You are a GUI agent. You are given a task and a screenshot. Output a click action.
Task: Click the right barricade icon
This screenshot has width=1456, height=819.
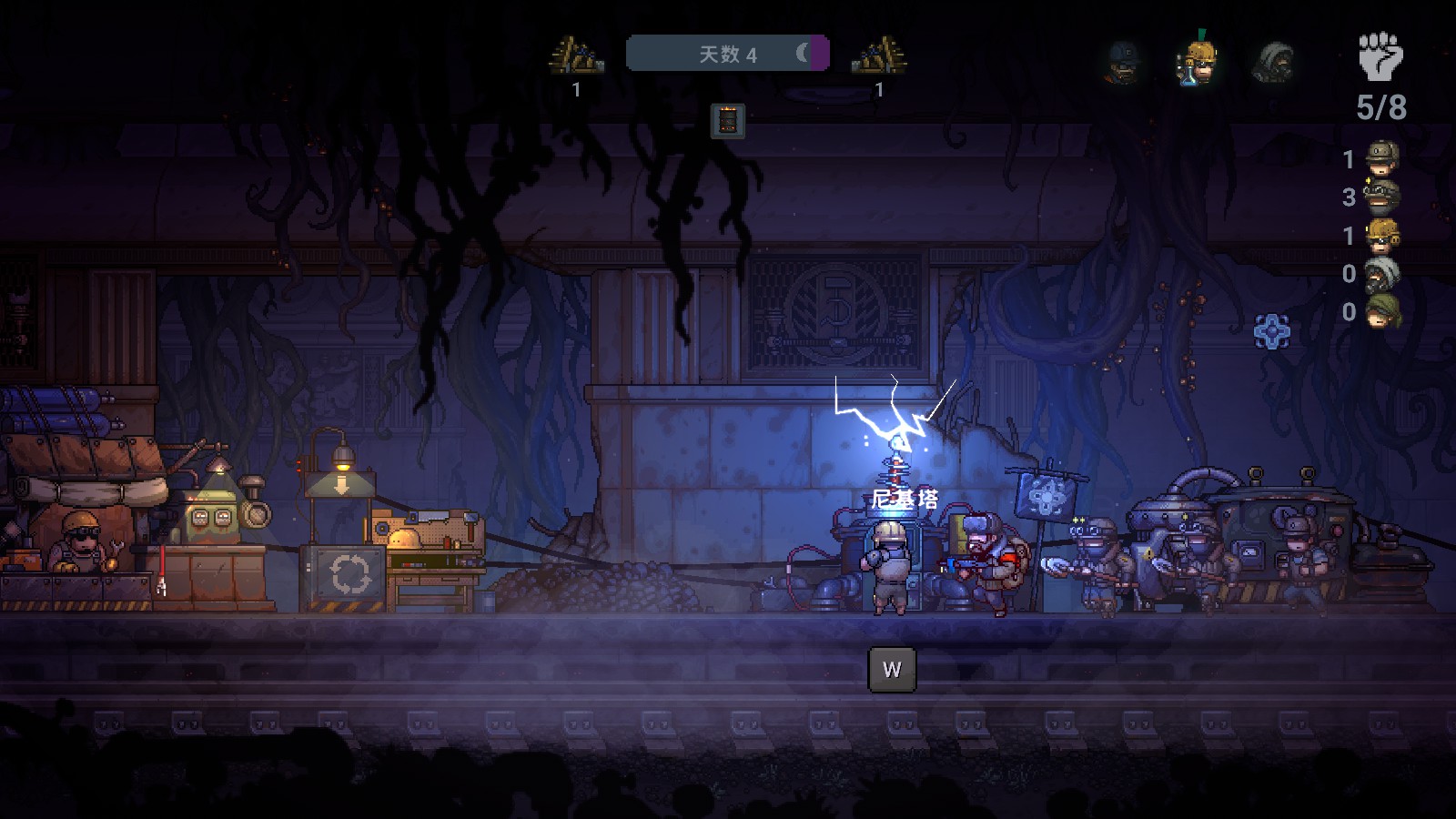pos(879,56)
